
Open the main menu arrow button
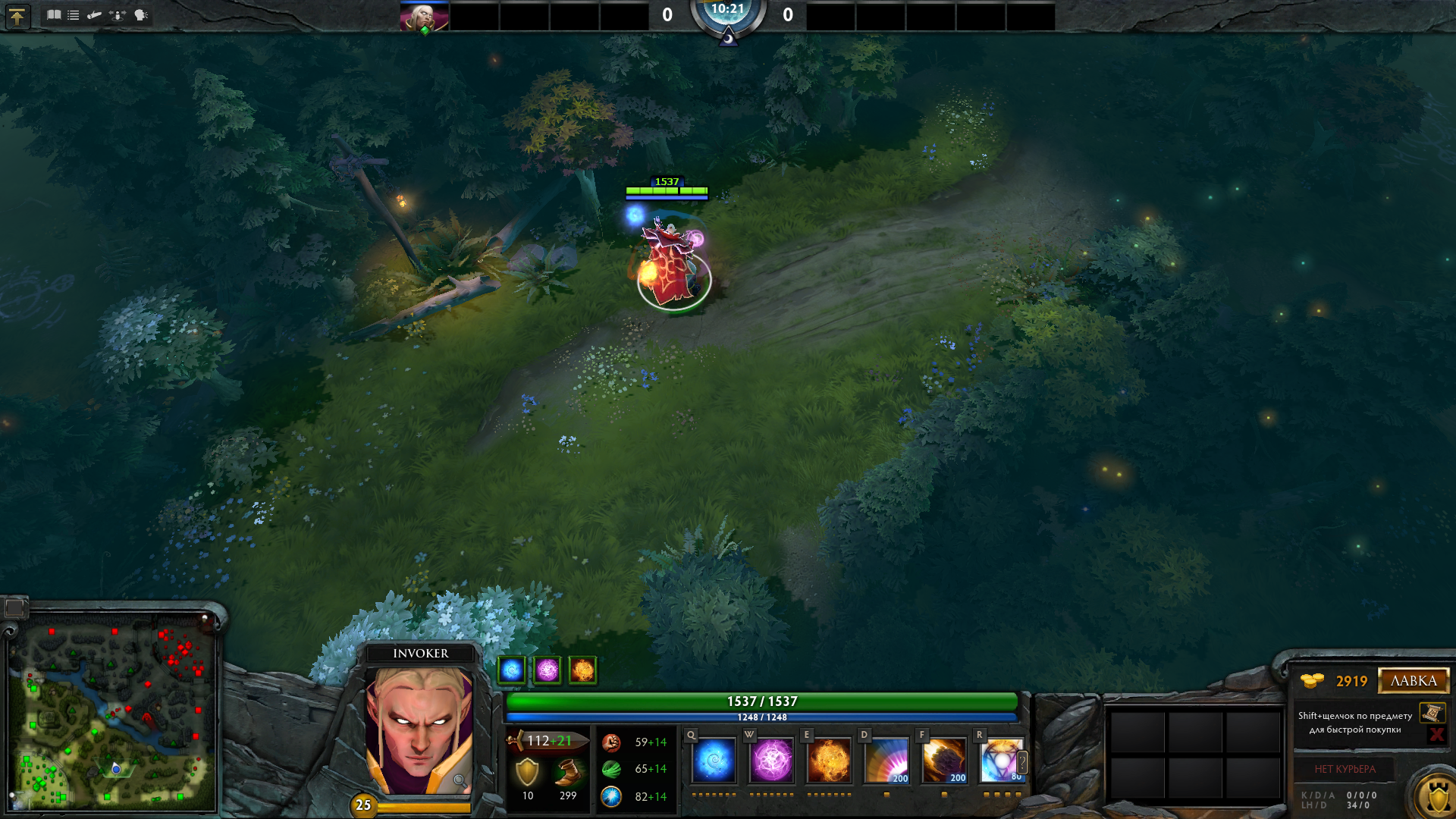coord(17,16)
